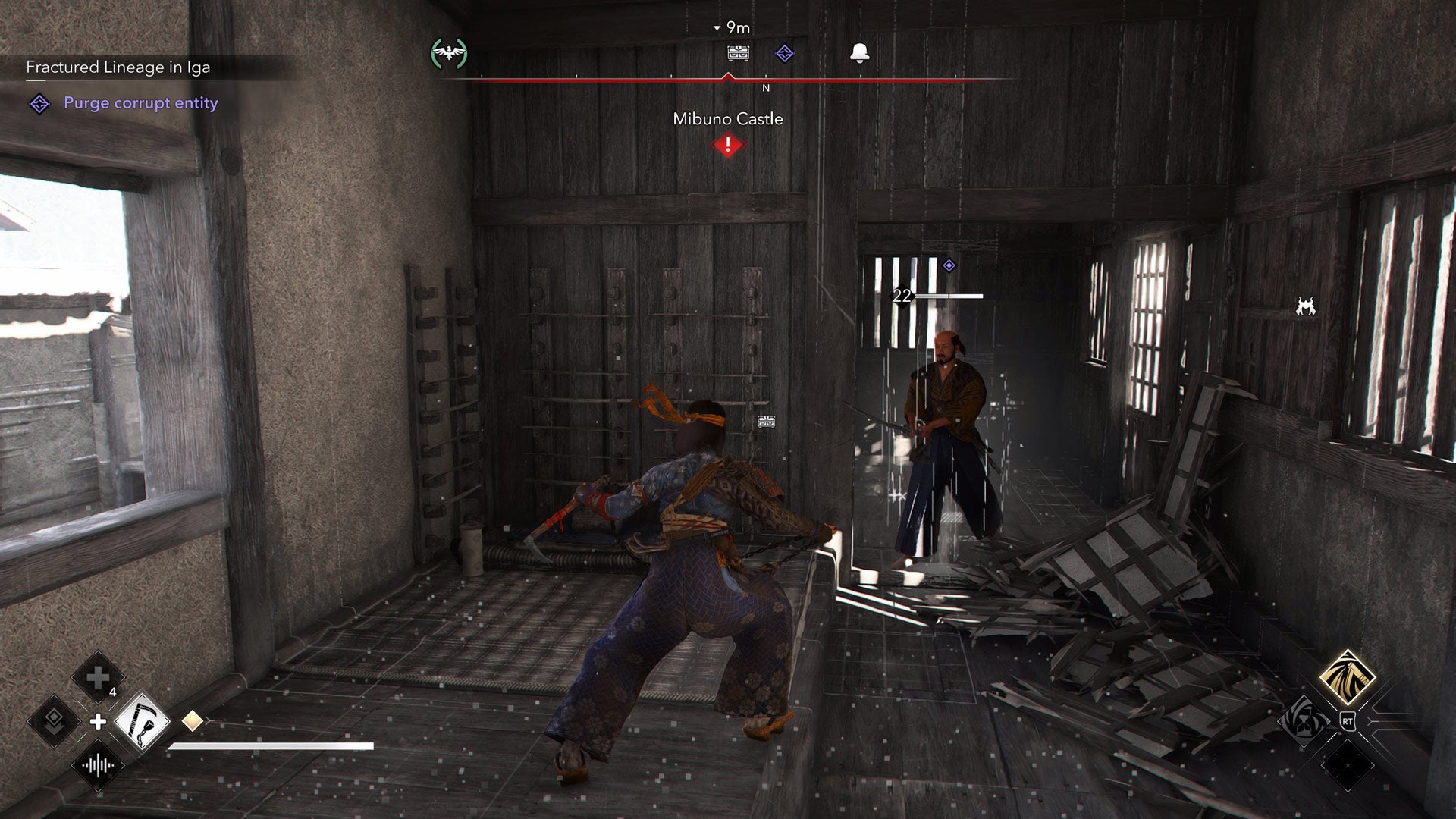Screen dimensions: 1456x819
Task: Toggle the gold diamond ammo pip
Action: pos(193,720)
